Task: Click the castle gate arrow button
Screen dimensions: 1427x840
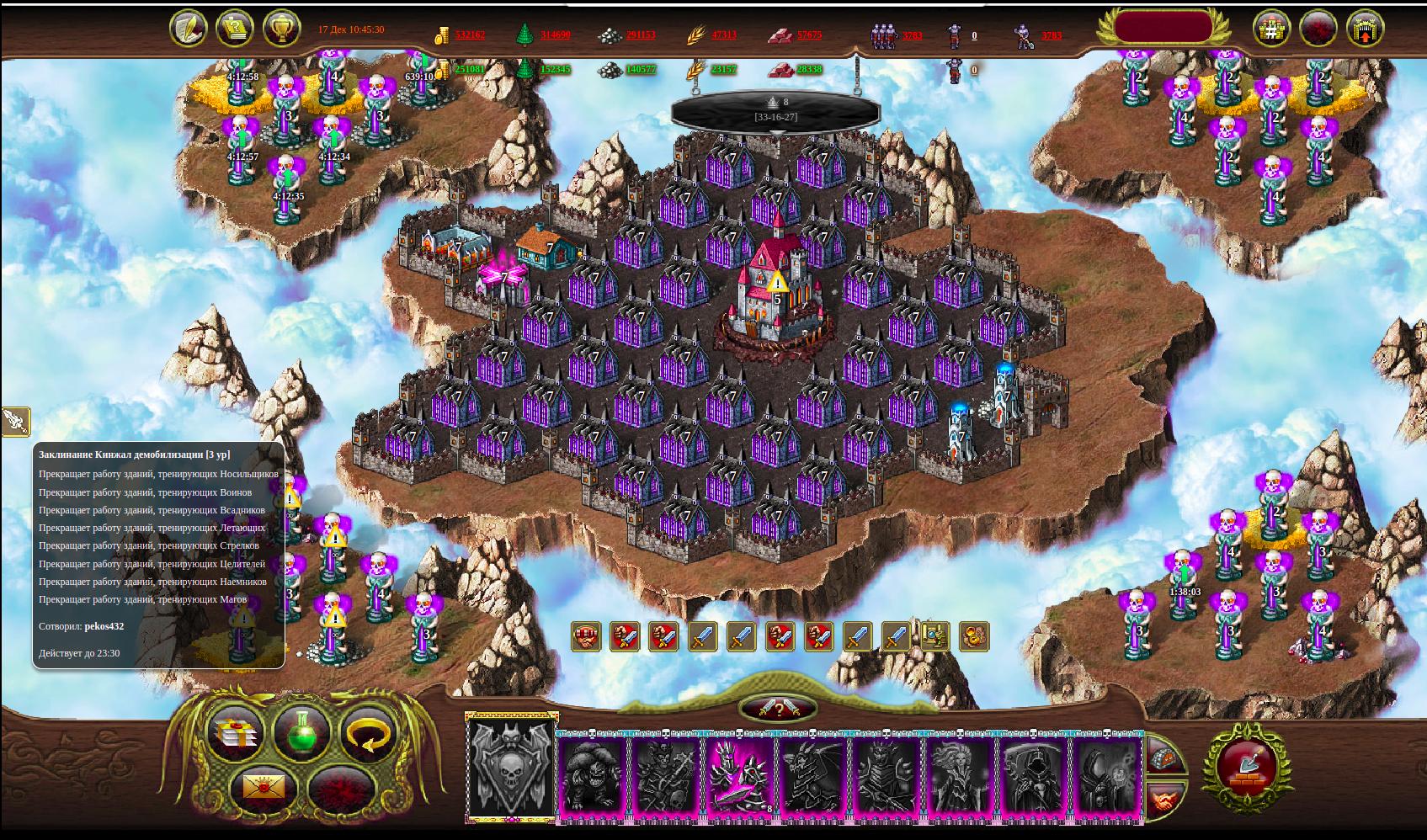Action: (x=1366, y=29)
